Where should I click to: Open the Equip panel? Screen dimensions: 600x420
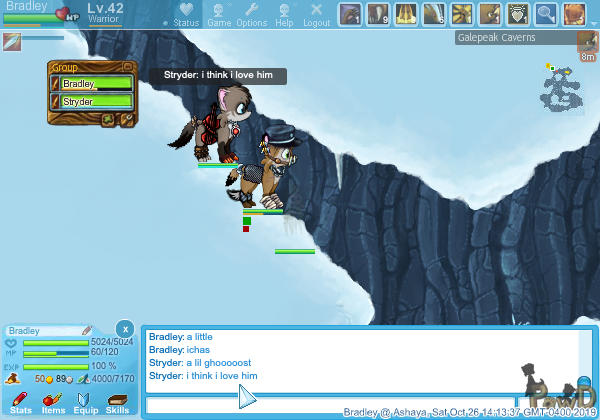click(85, 402)
